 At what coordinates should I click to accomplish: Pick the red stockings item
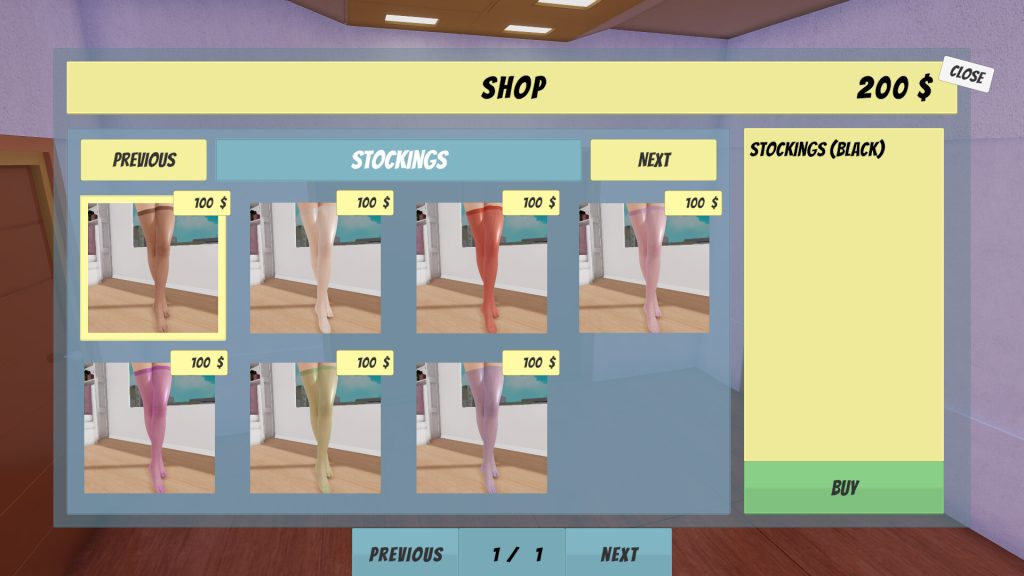coord(481,268)
